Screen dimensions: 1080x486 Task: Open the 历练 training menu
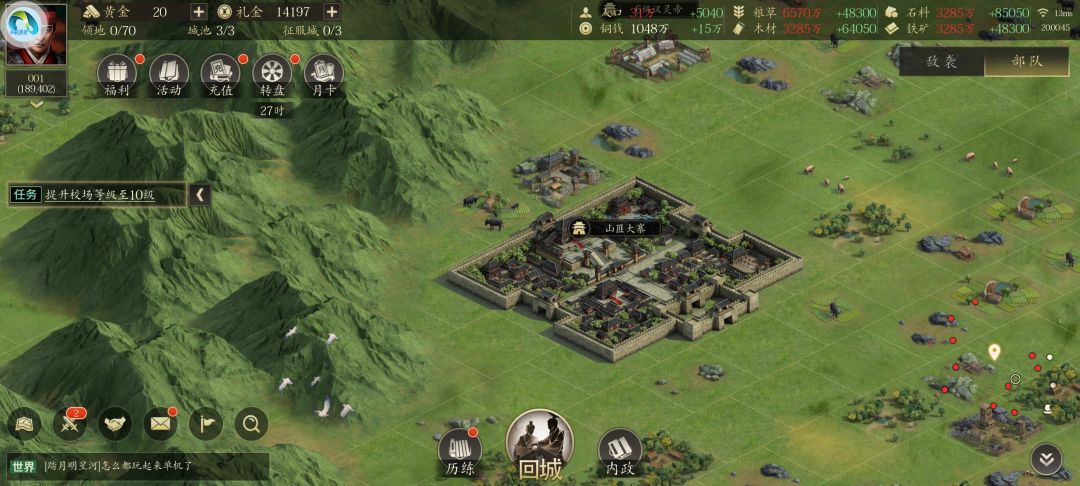(x=459, y=452)
